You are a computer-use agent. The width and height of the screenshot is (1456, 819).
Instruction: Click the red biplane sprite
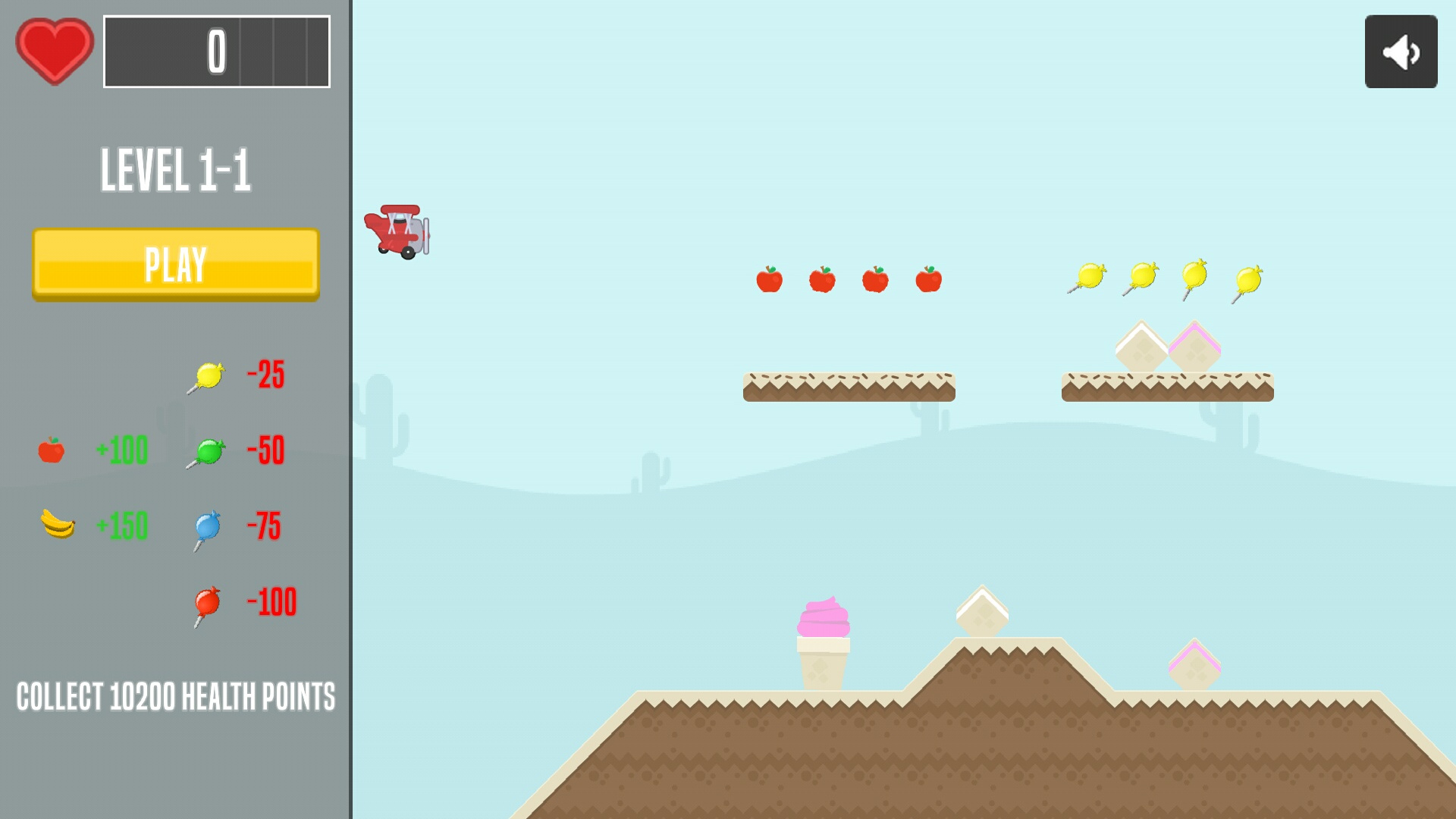point(398,229)
